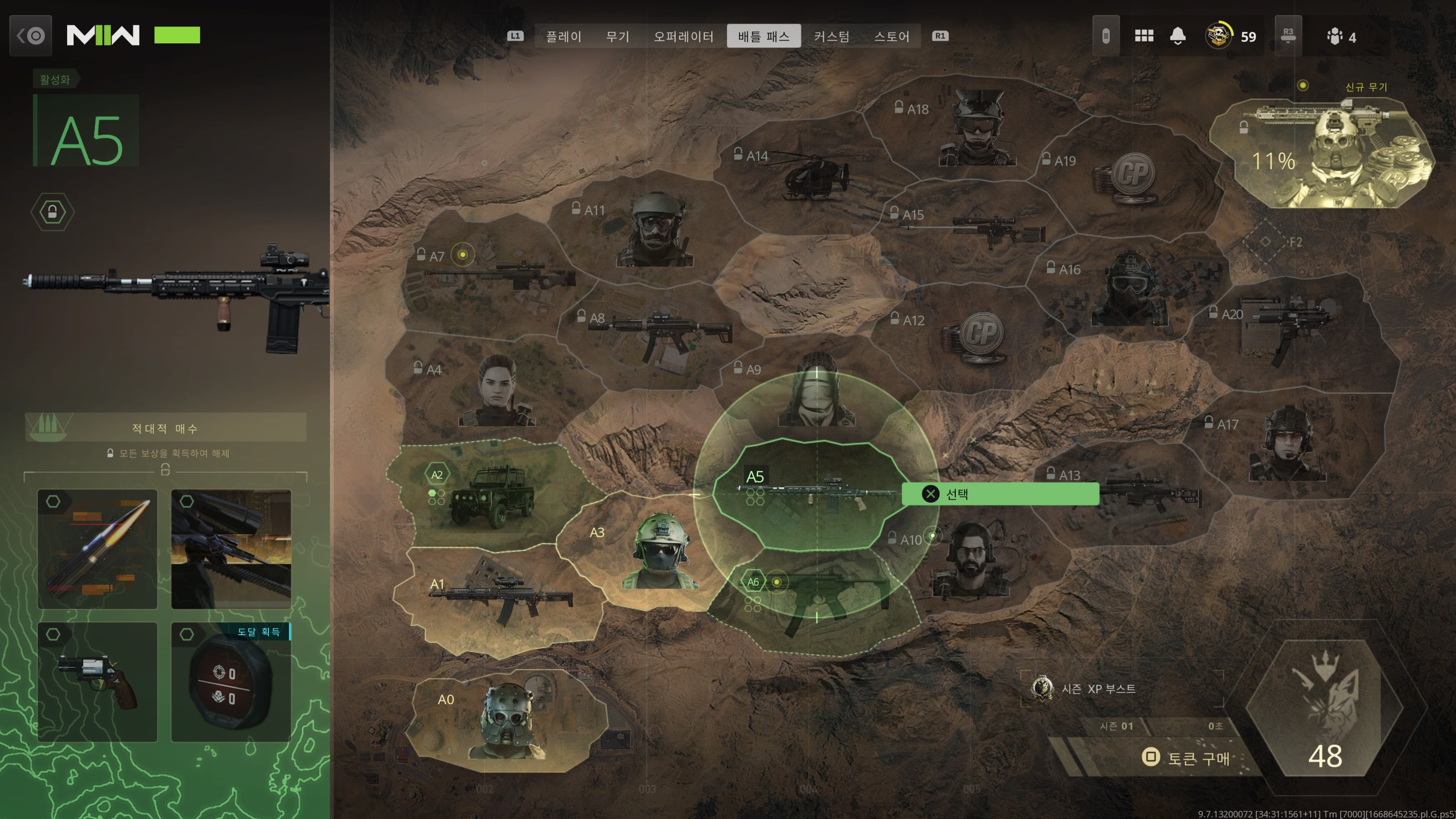
Task: View the bullet reward thumbnail
Action: coord(97,549)
